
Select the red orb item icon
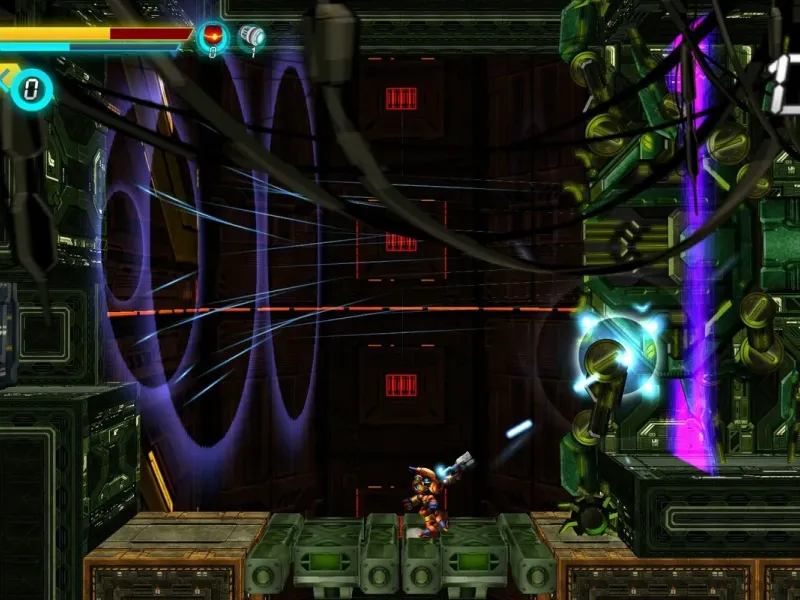click(212, 37)
